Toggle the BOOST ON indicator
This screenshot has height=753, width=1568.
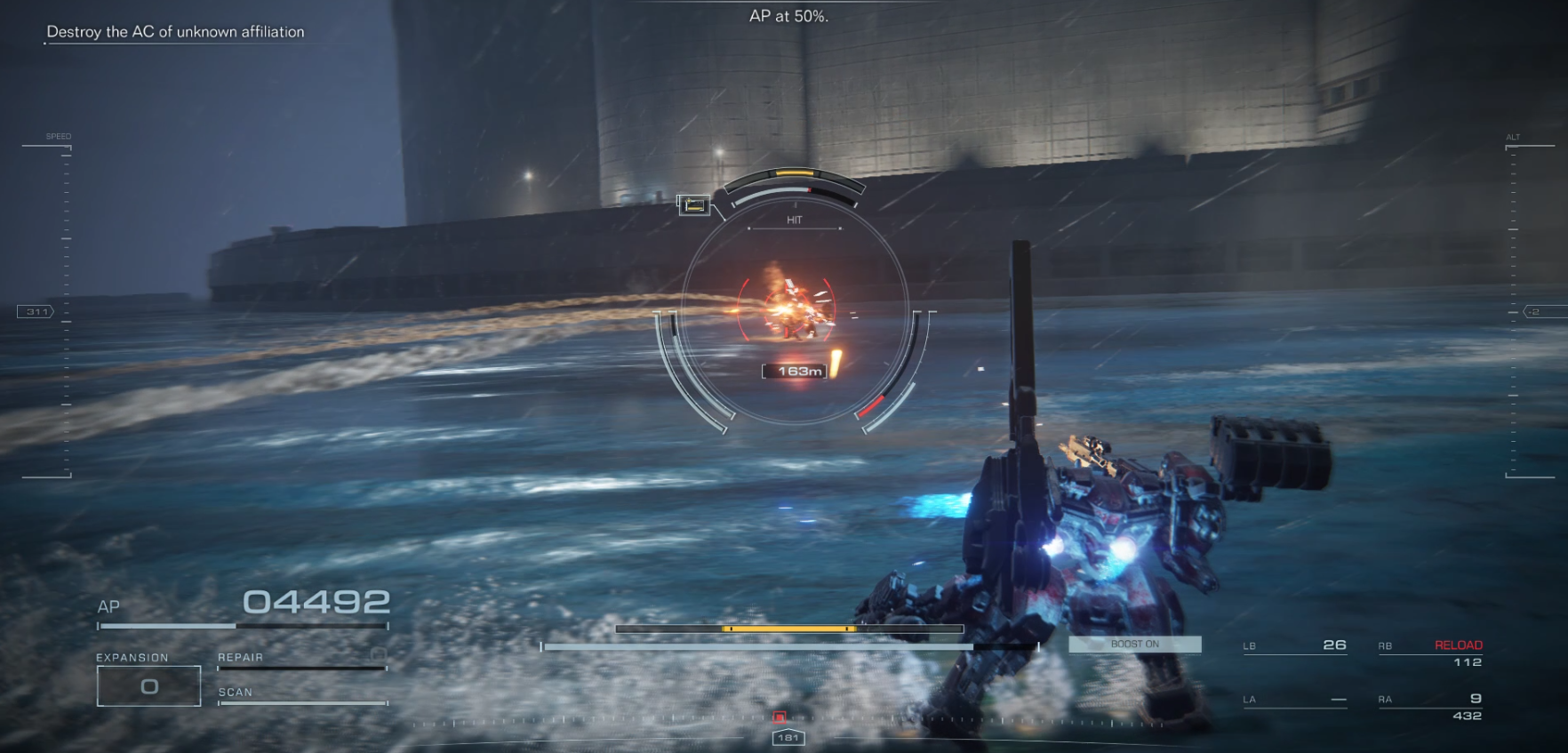click(x=1134, y=644)
